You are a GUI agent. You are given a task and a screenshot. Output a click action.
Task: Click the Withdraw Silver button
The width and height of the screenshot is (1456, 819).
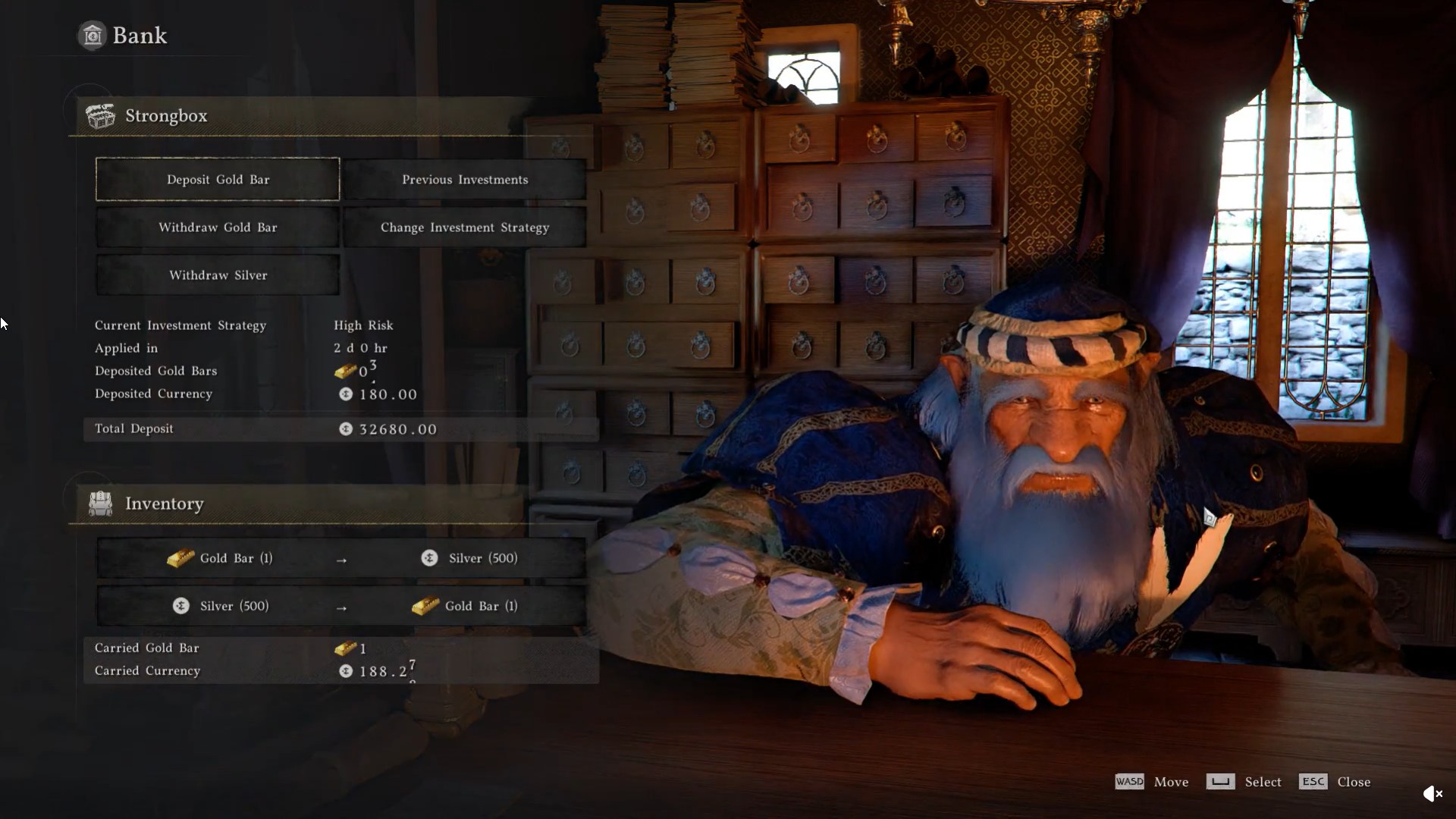pos(218,275)
